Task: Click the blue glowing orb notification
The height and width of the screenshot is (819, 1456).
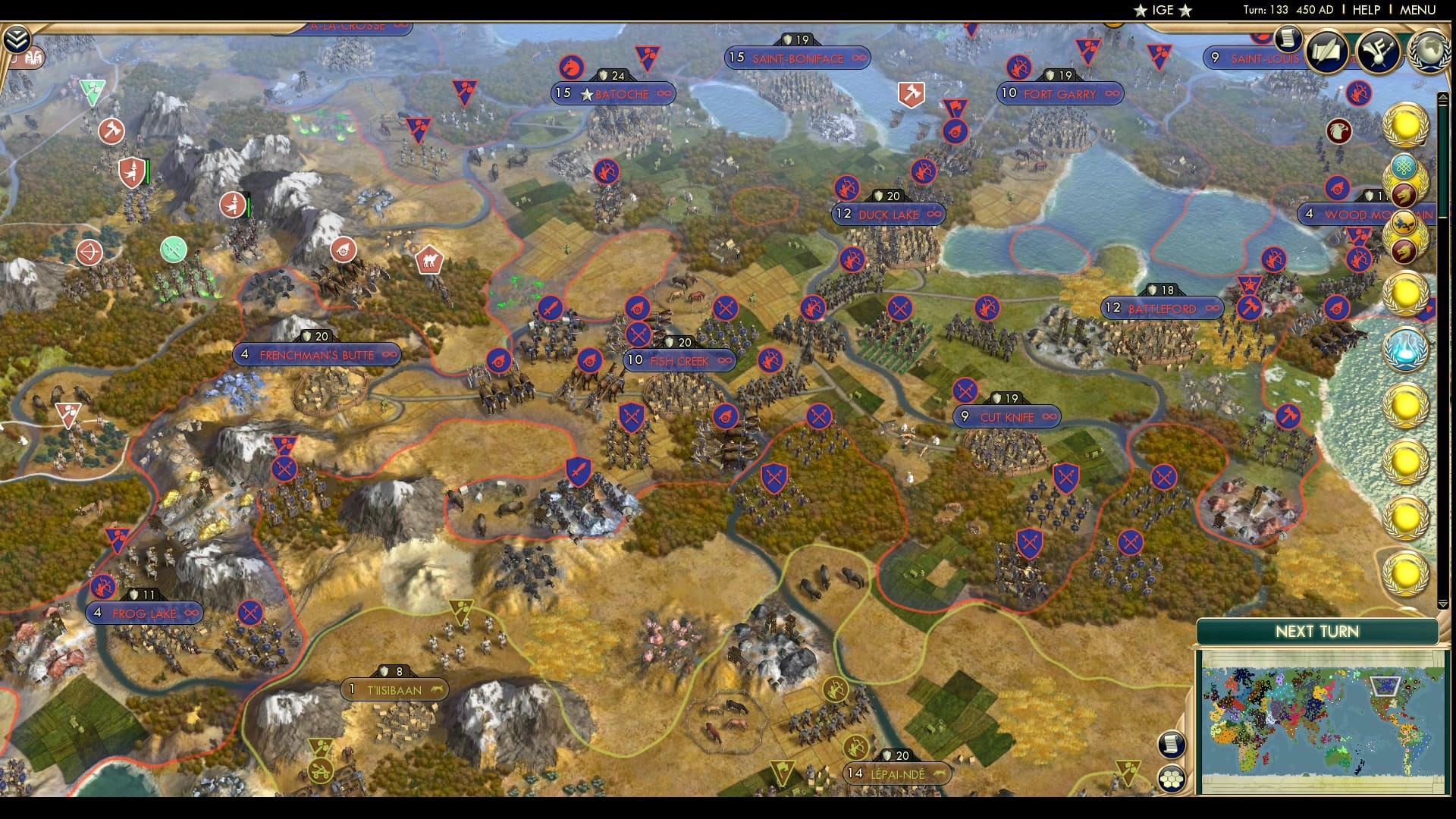Action: 1405,350
